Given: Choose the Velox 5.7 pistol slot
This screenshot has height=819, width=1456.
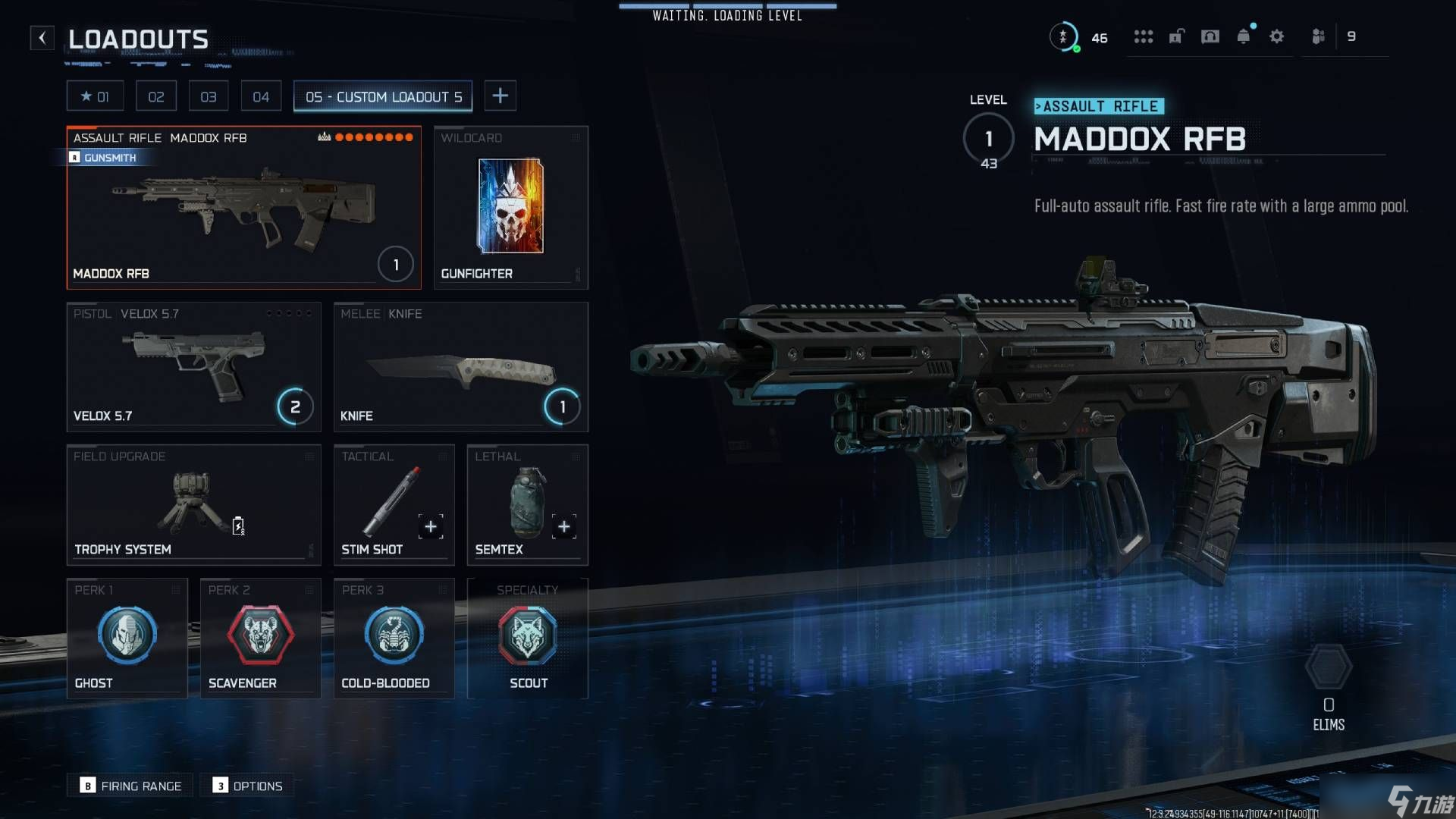Looking at the screenshot, I should [193, 367].
